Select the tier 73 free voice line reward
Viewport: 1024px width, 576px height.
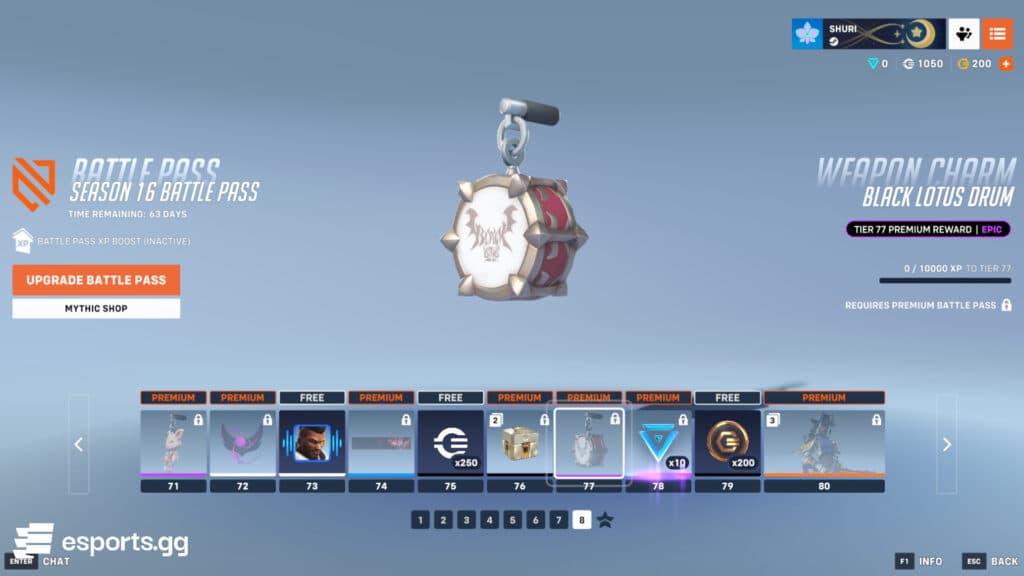tap(312, 443)
